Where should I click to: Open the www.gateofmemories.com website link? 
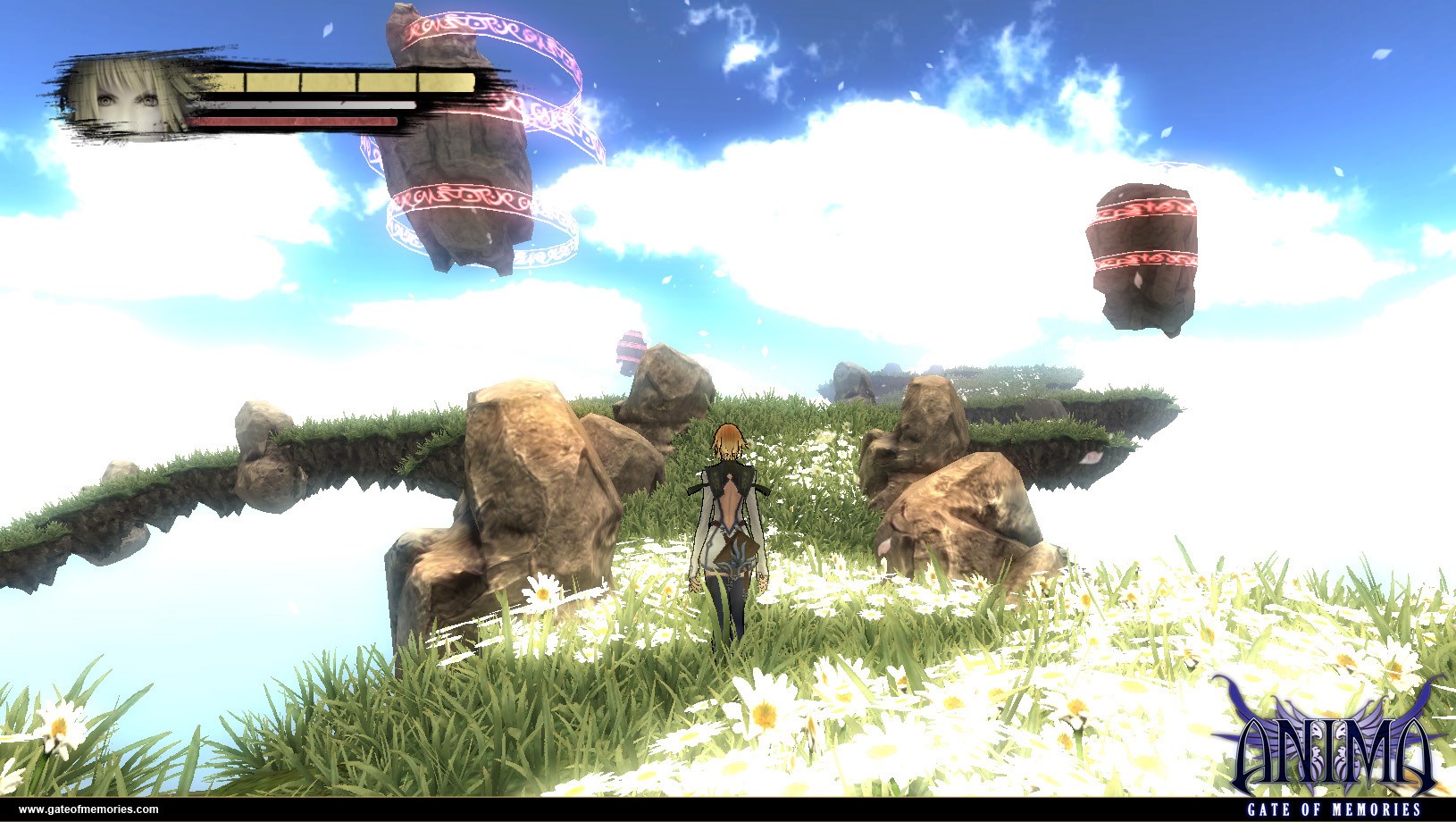coord(88,809)
